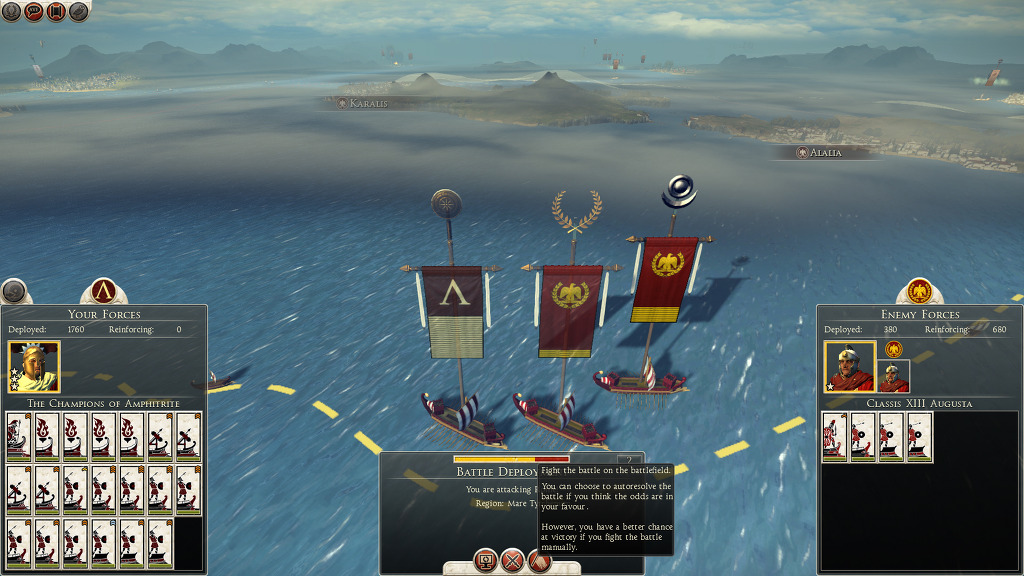
Task: Select the first enemy unit card with flag
Action: tap(835, 437)
